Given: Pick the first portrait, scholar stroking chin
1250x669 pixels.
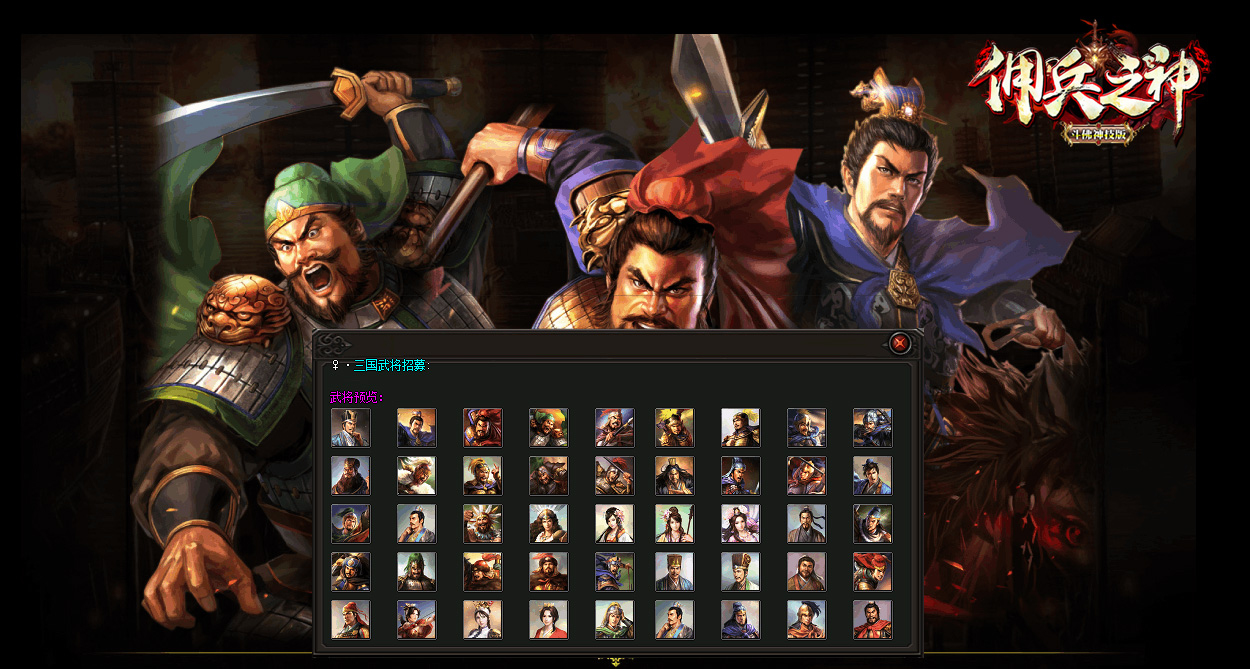Looking at the screenshot, I should pyautogui.click(x=350, y=428).
